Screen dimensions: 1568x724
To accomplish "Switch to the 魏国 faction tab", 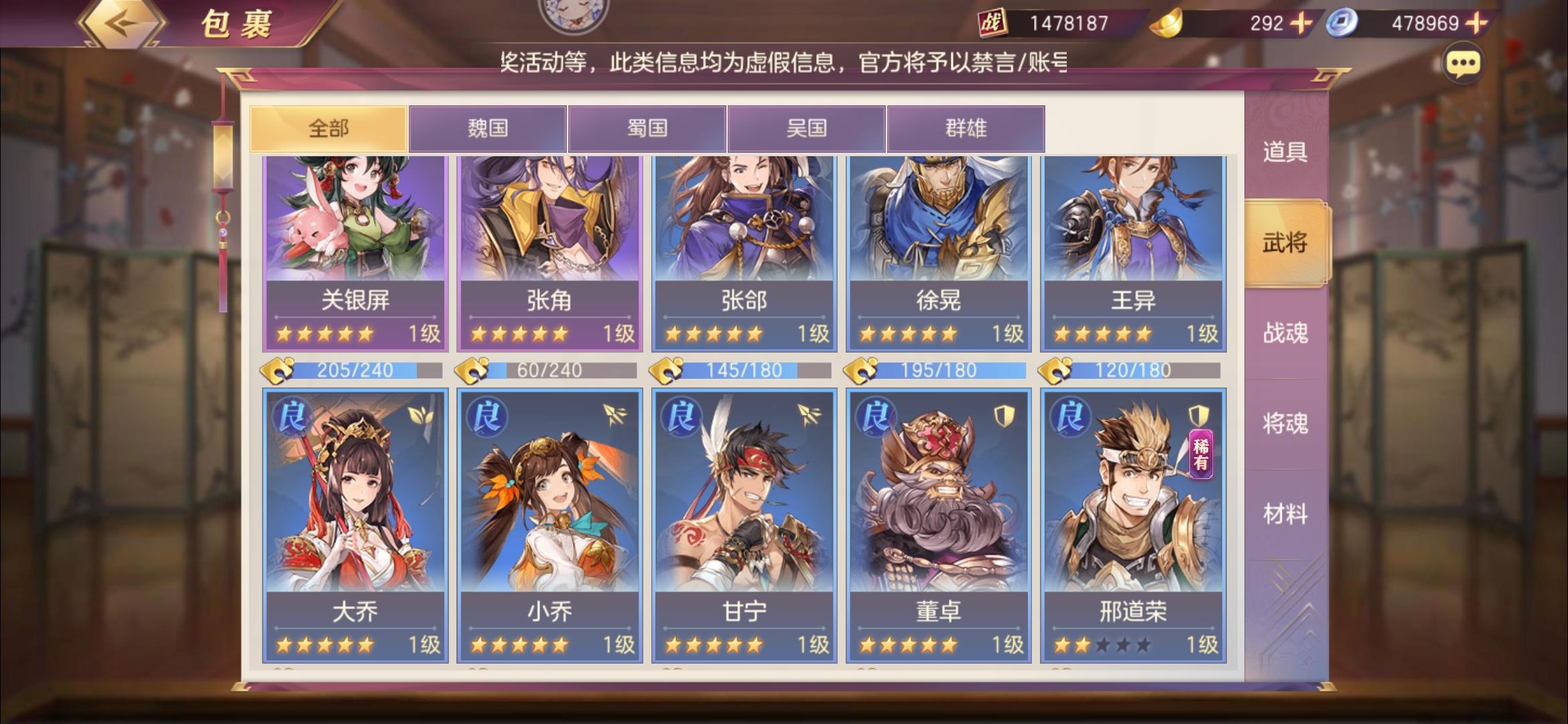I will click(x=488, y=128).
